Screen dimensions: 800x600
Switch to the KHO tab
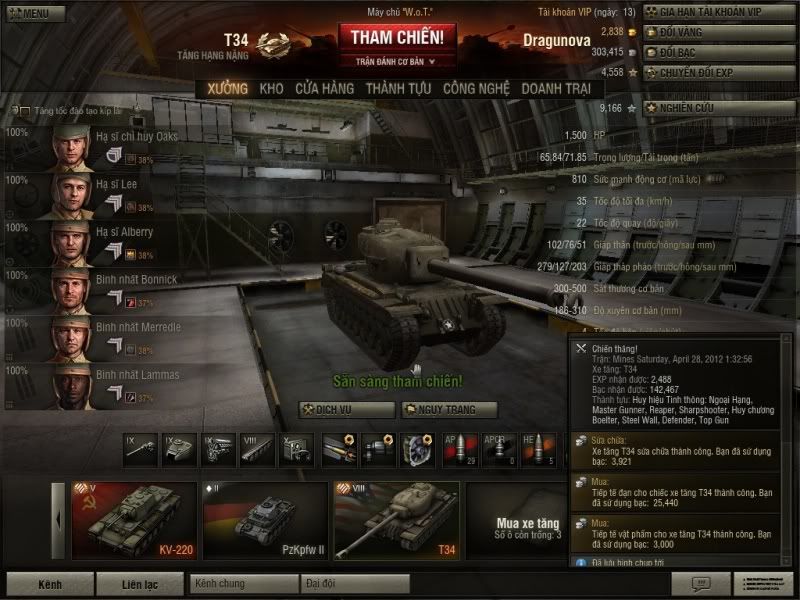(x=271, y=89)
